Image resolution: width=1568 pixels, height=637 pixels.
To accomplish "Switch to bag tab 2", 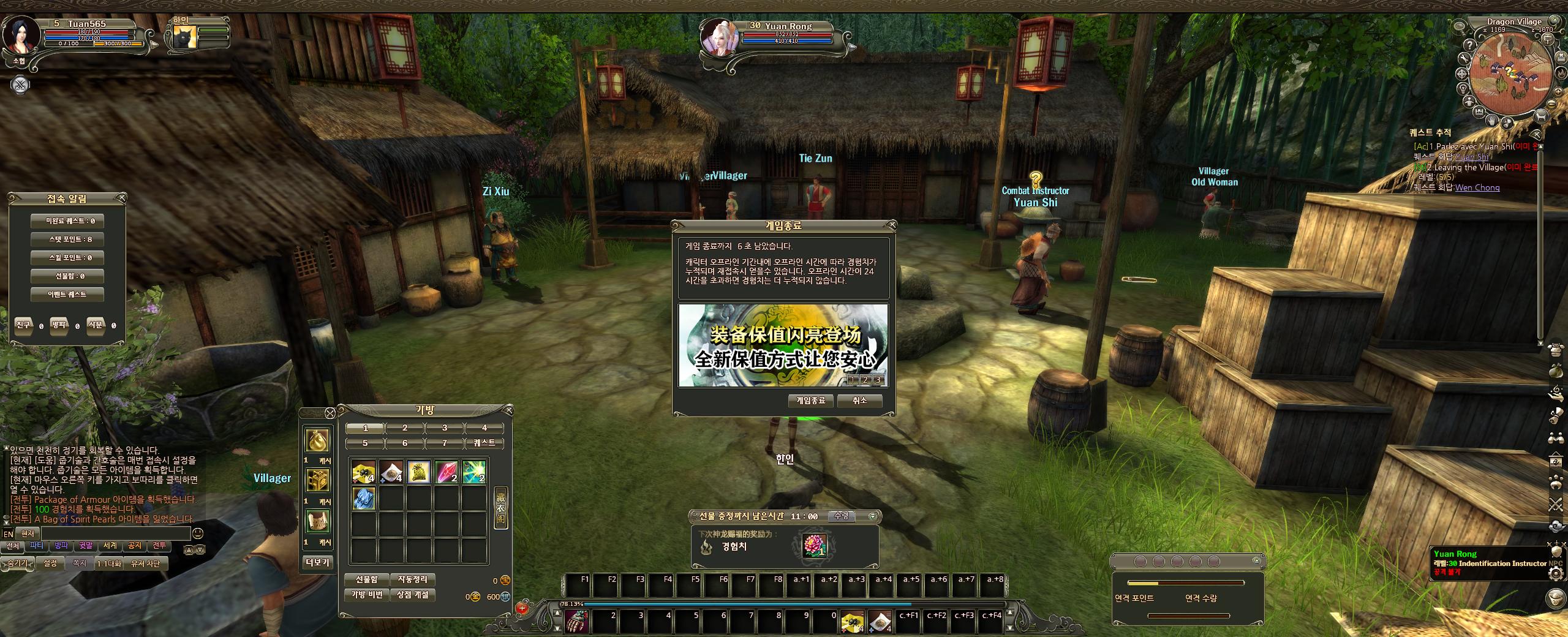I will pyautogui.click(x=405, y=428).
